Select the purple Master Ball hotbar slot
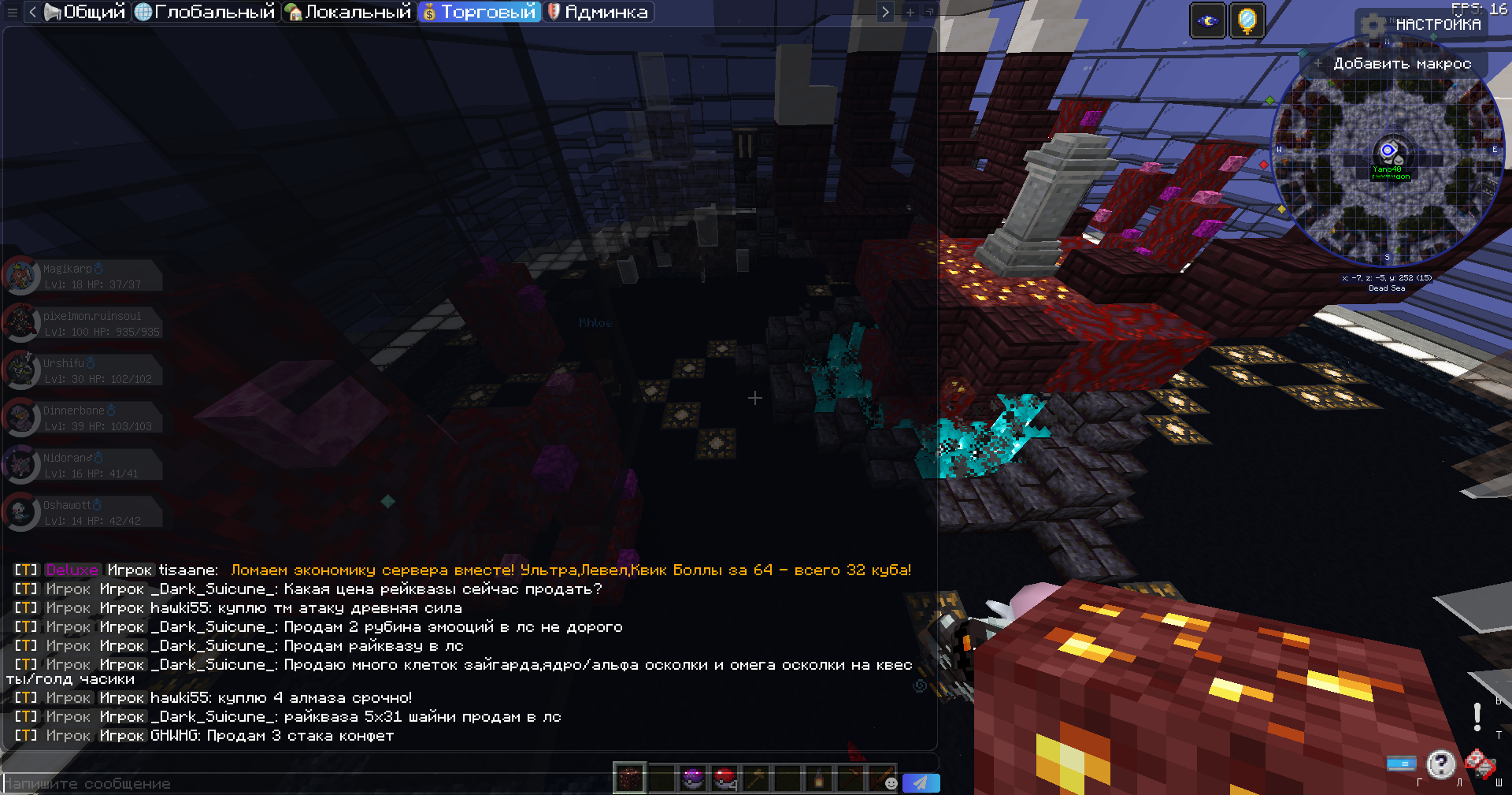Screen dimensions: 1512x795 [692, 778]
